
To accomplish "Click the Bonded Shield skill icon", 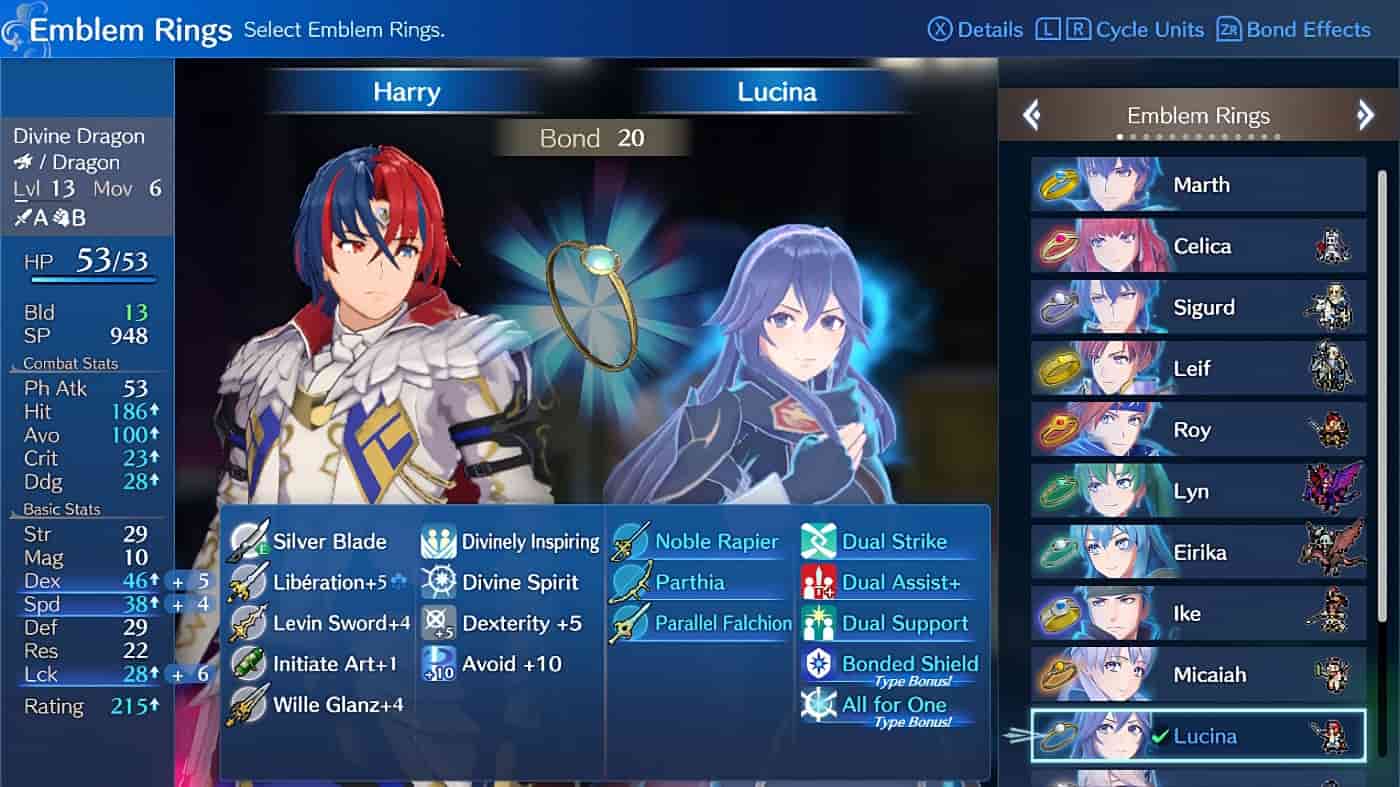I will point(819,663).
